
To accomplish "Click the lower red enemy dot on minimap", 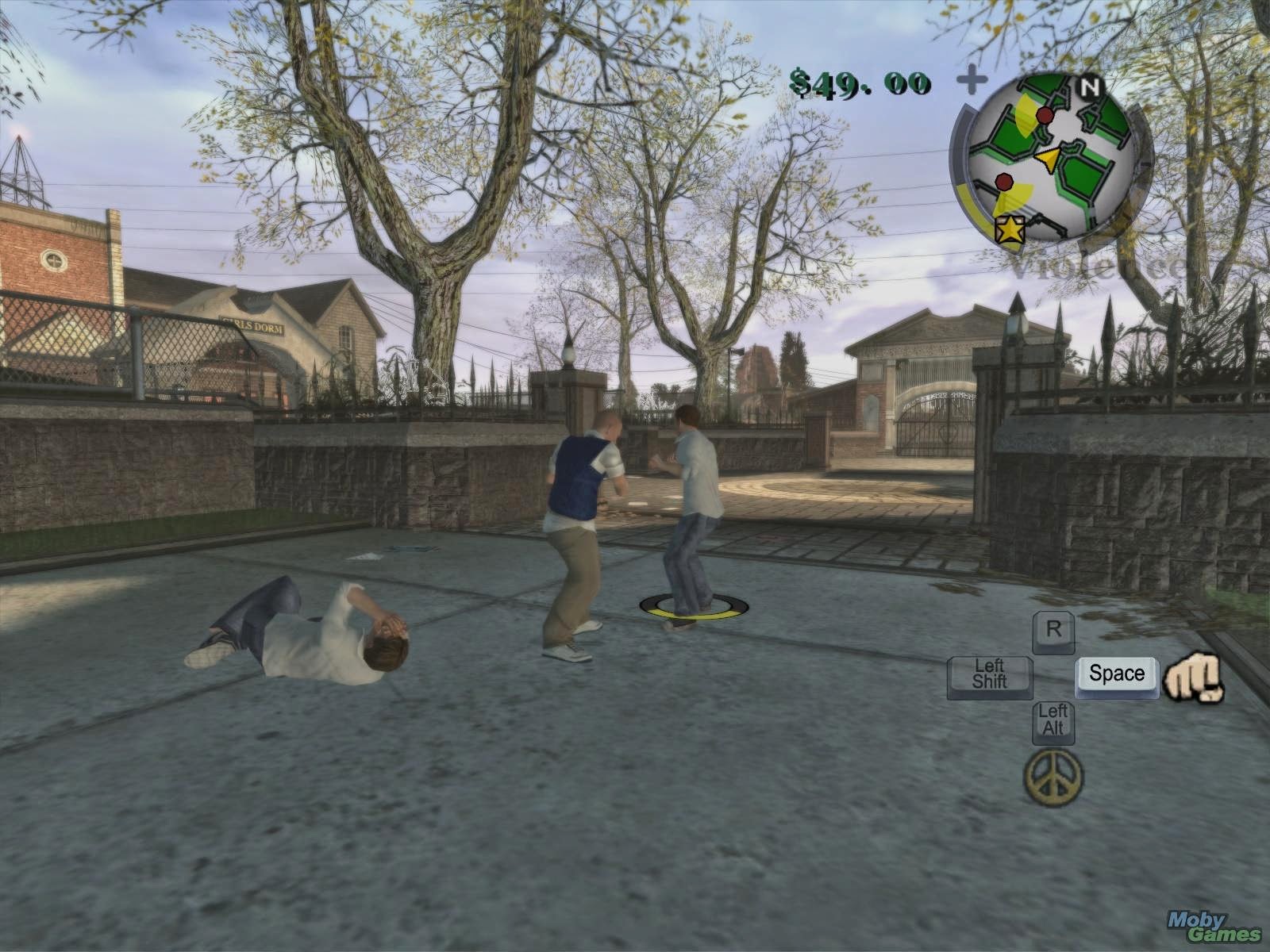I will pos(1004,183).
